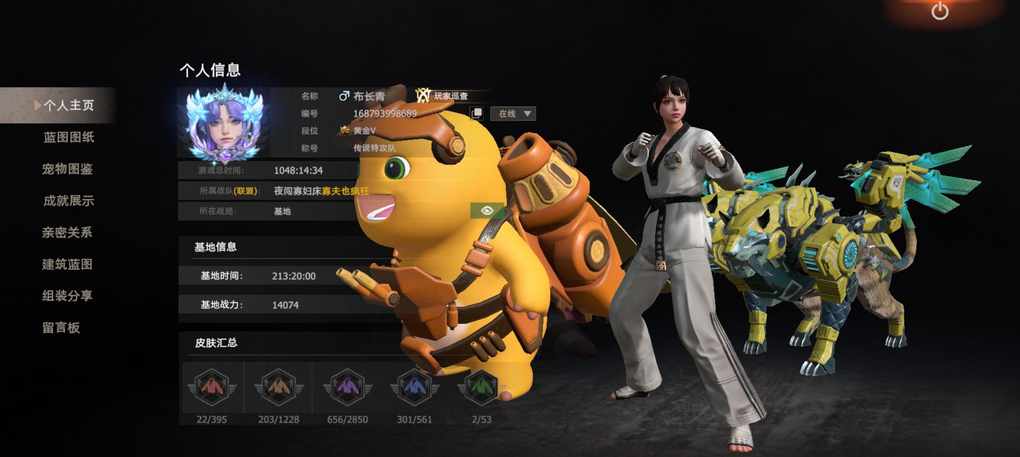The image size is (1020, 457).
Task: Open the 玩家巡查 player patrol badge
Action: tap(444, 96)
